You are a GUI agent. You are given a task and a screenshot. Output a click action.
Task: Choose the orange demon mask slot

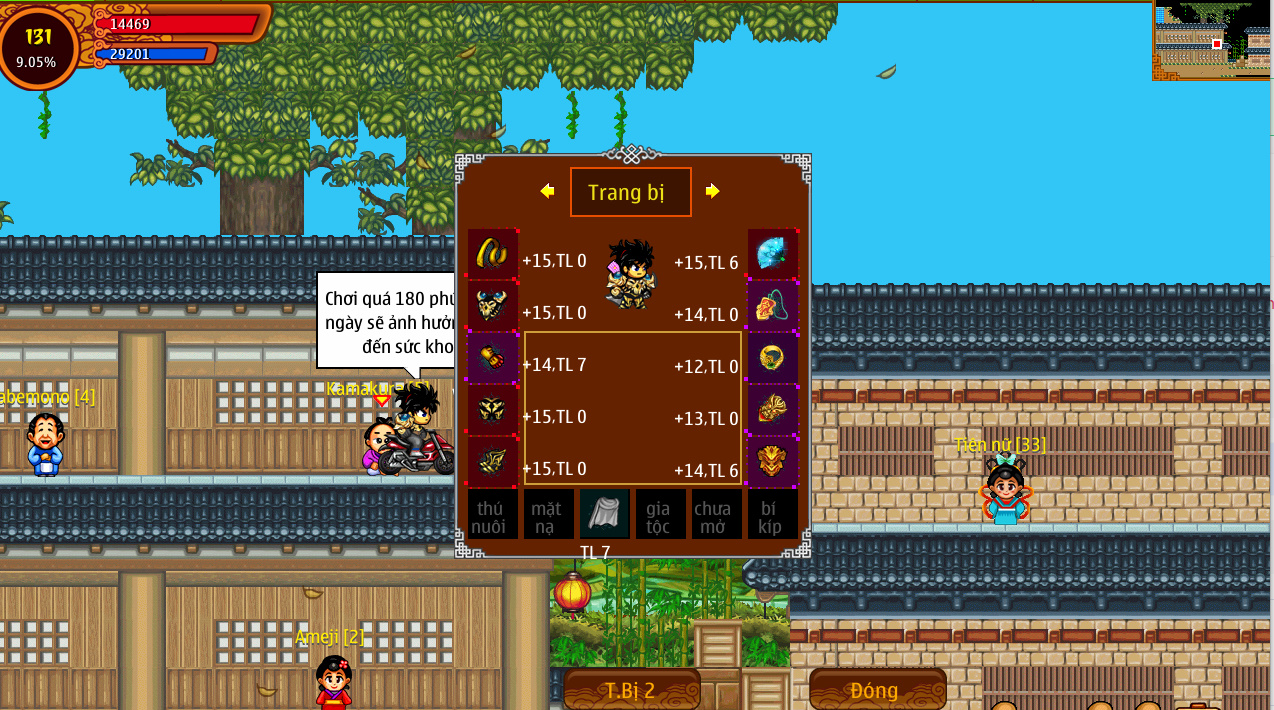772,462
